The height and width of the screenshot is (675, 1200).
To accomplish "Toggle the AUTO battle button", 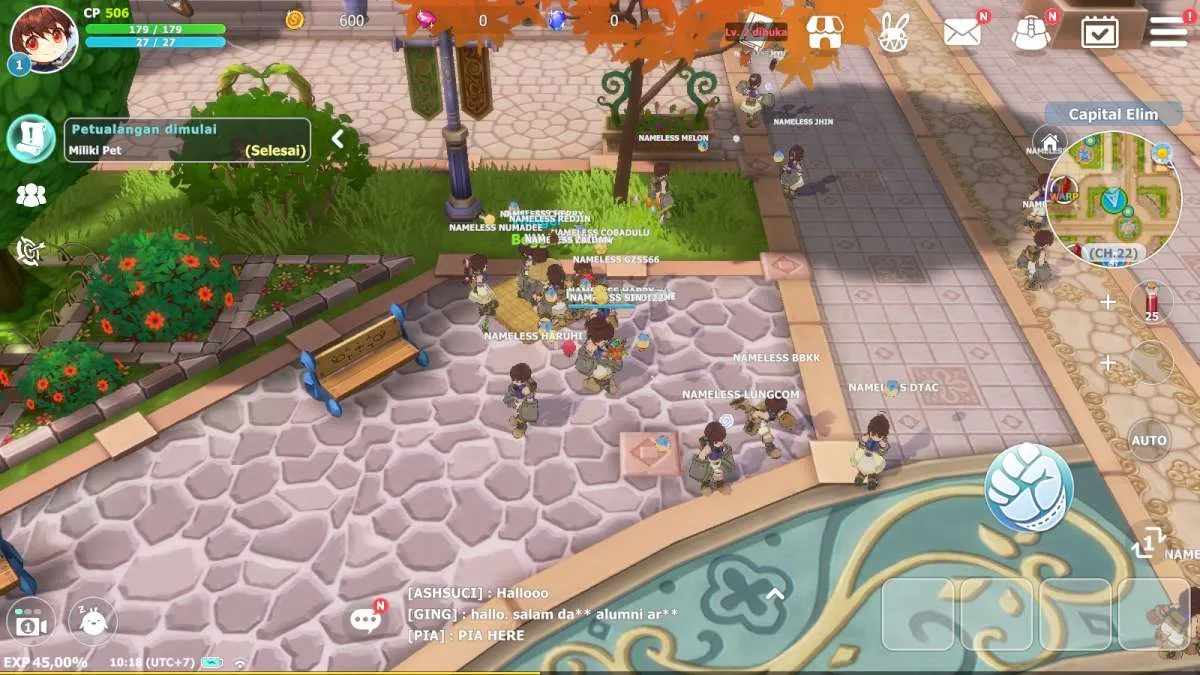I will pos(1149,440).
